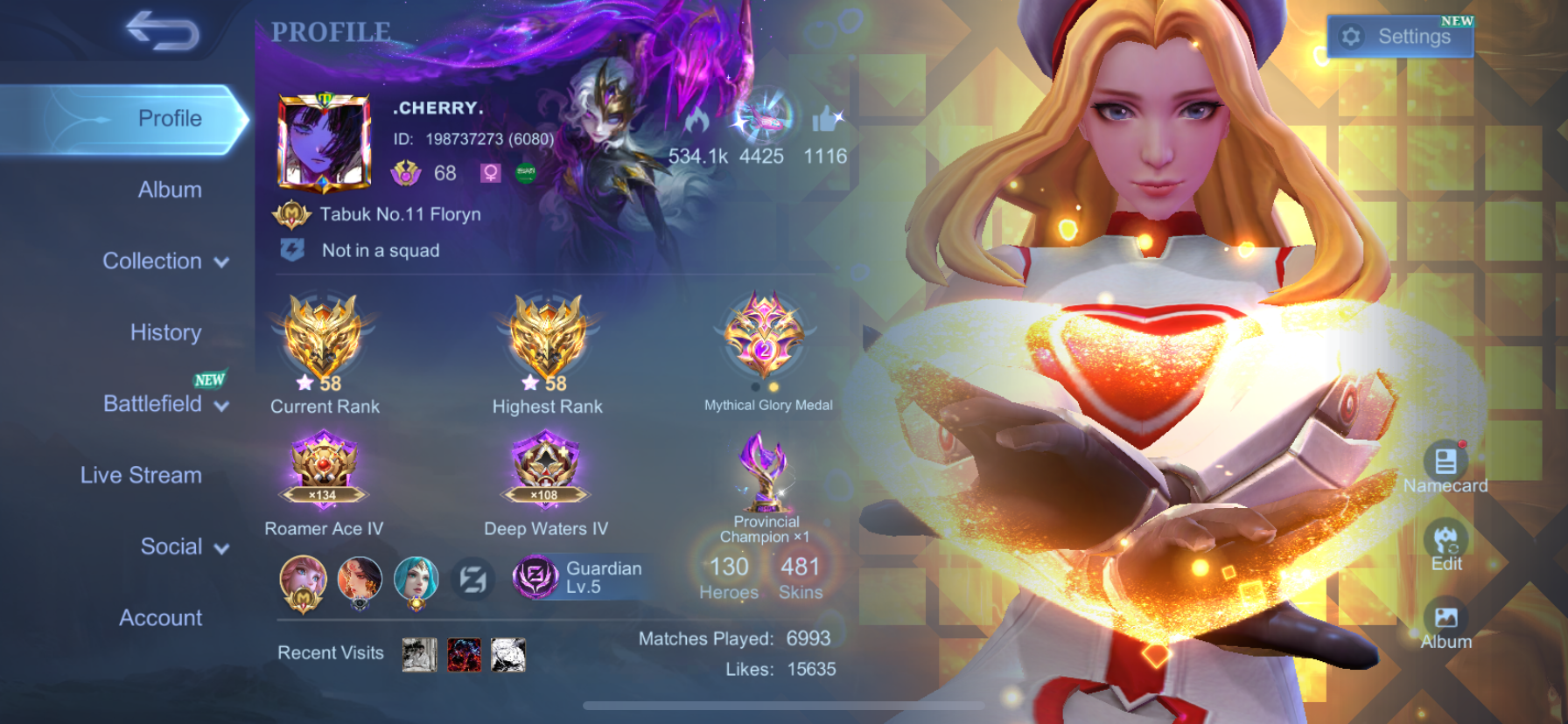Screen dimensions: 1568x724
Task: Go back using the return arrow
Action: [163, 31]
